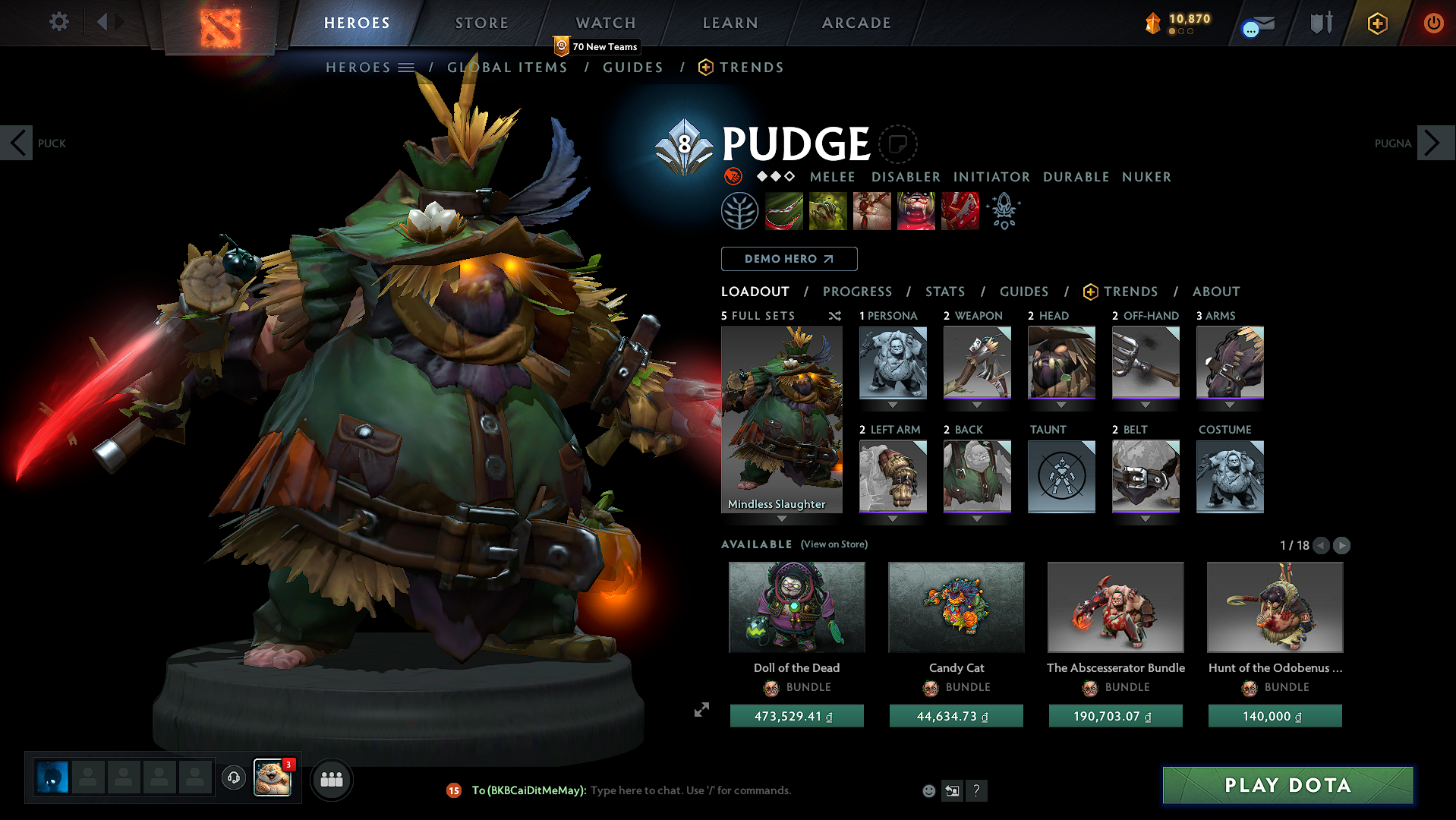Screen dimensions: 1456x820
Task: Open the Demo Hero mode
Action: (x=789, y=259)
